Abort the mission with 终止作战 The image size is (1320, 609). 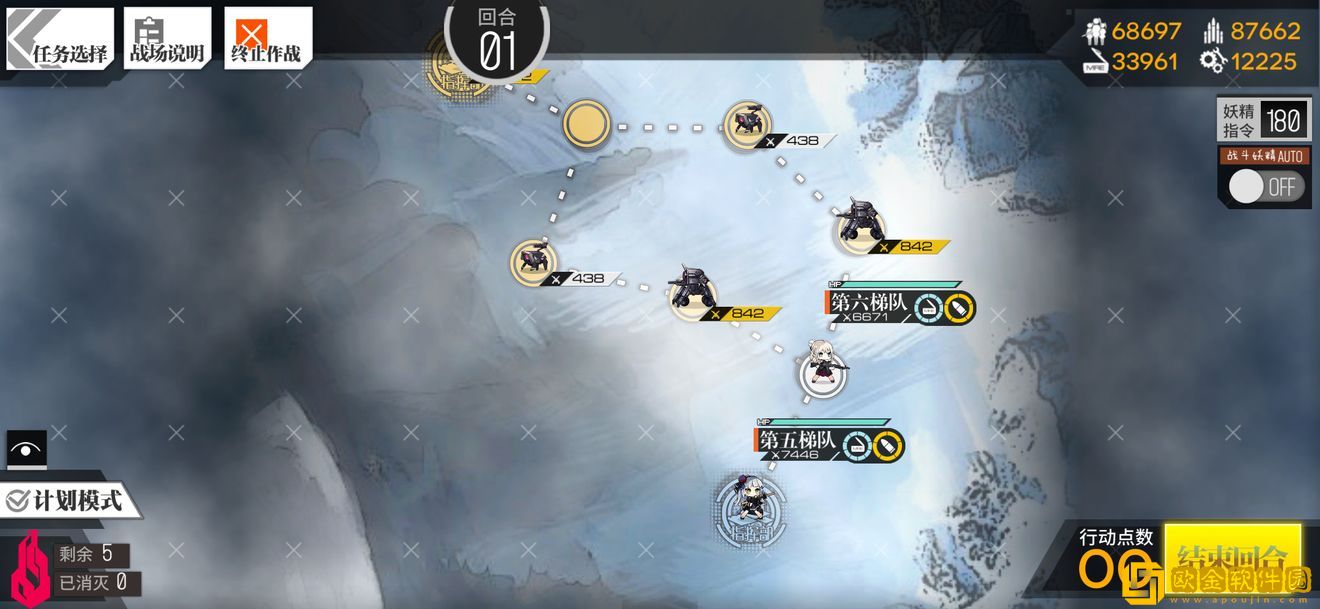(x=266, y=38)
